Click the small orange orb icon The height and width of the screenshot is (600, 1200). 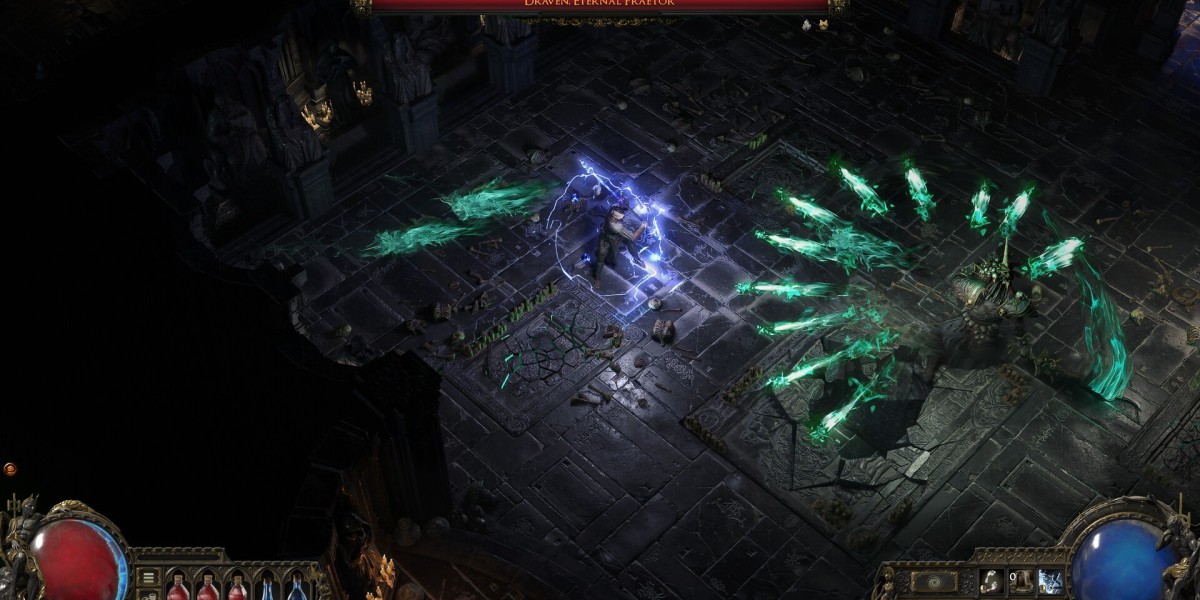click(x=10, y=468)
